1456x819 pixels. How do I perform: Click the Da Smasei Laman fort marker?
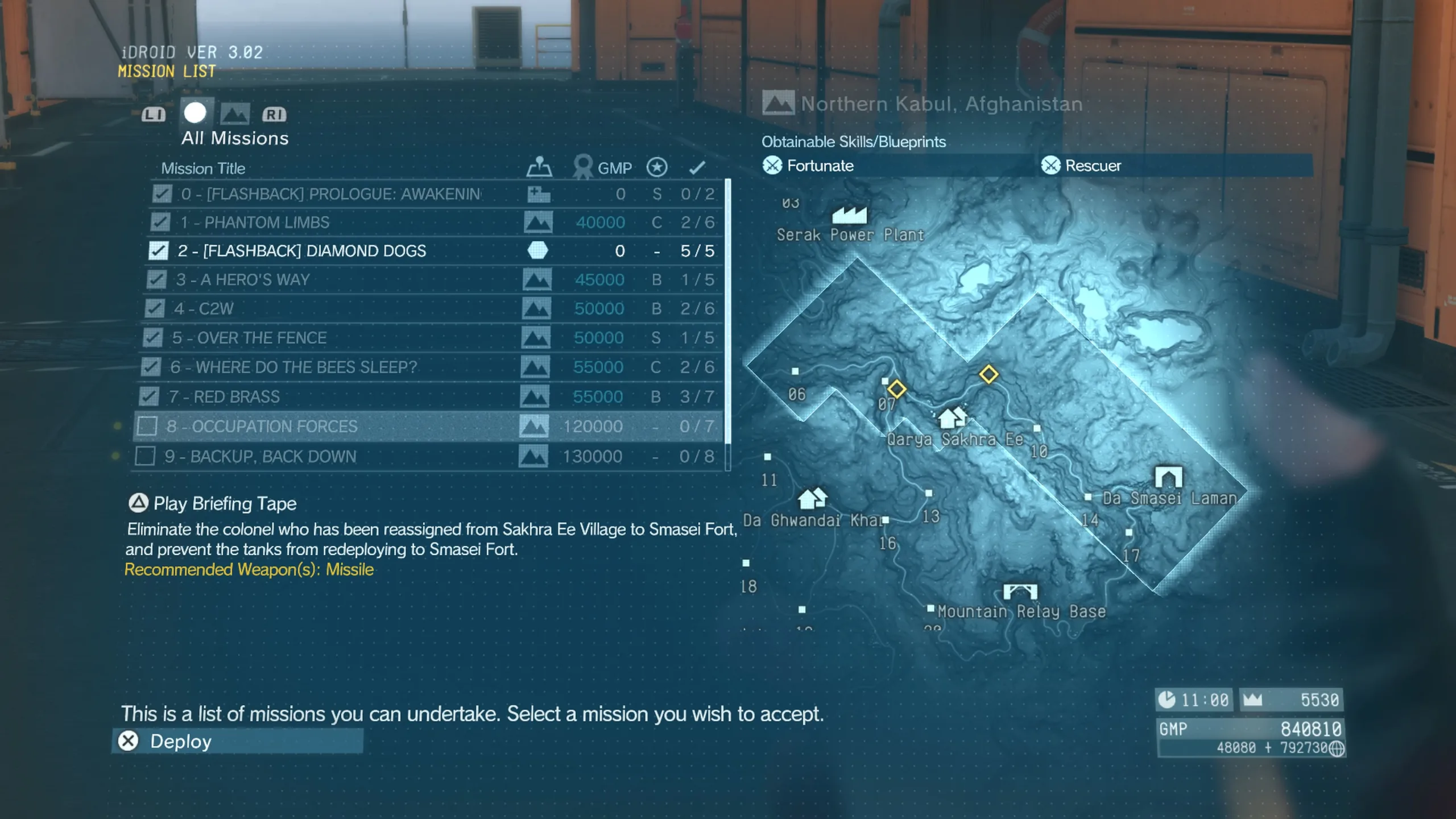pos(1168,477)
